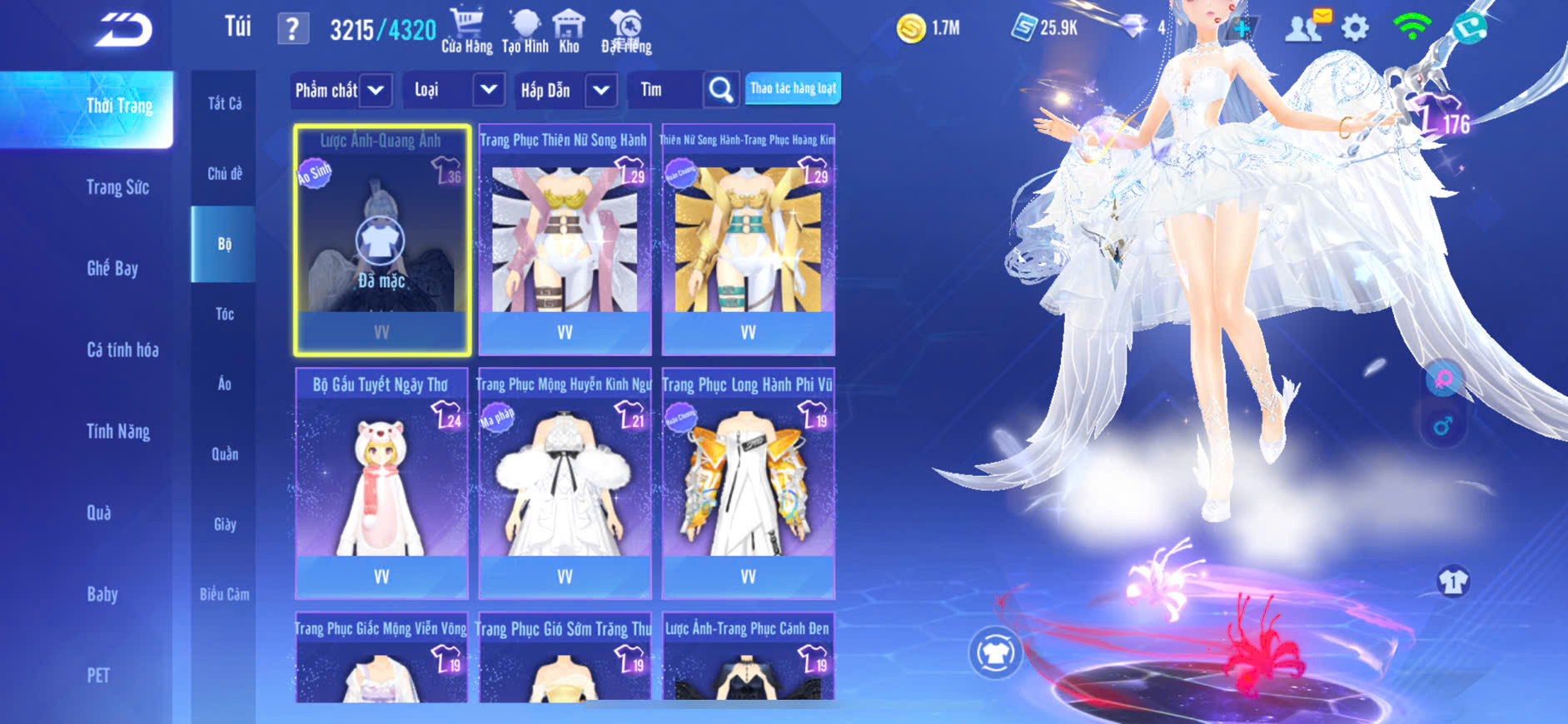1568x724 pixels.
Task: Open the Phẩm chất dropdown
Action: [x=341, y=90]
